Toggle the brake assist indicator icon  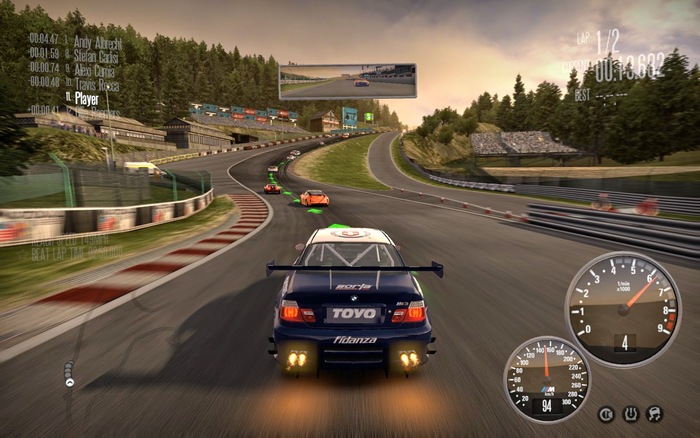(606, 413)
